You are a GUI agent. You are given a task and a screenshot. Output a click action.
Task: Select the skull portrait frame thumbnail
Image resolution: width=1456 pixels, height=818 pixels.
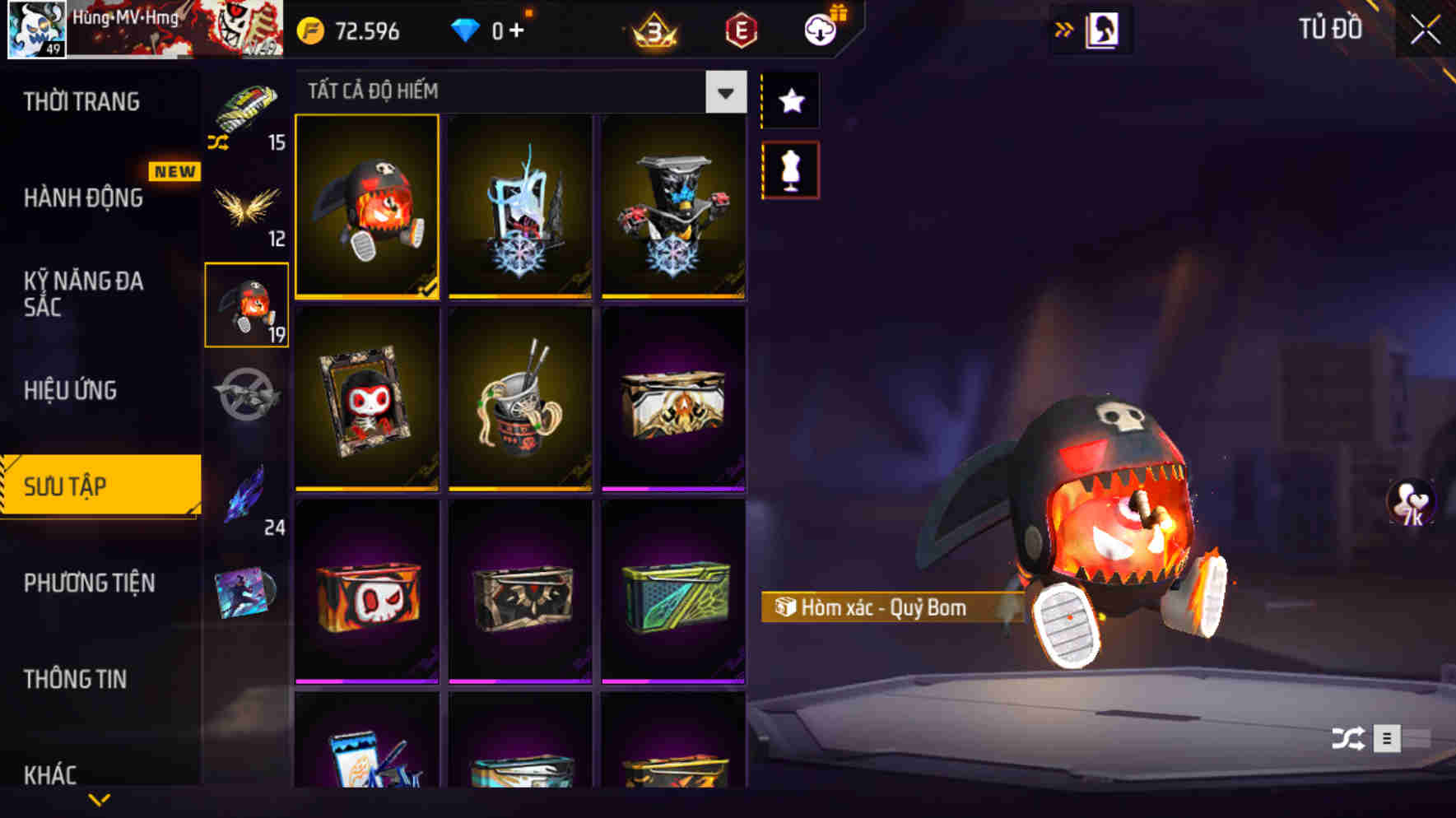pyautogui.click(x=367, y=400)
